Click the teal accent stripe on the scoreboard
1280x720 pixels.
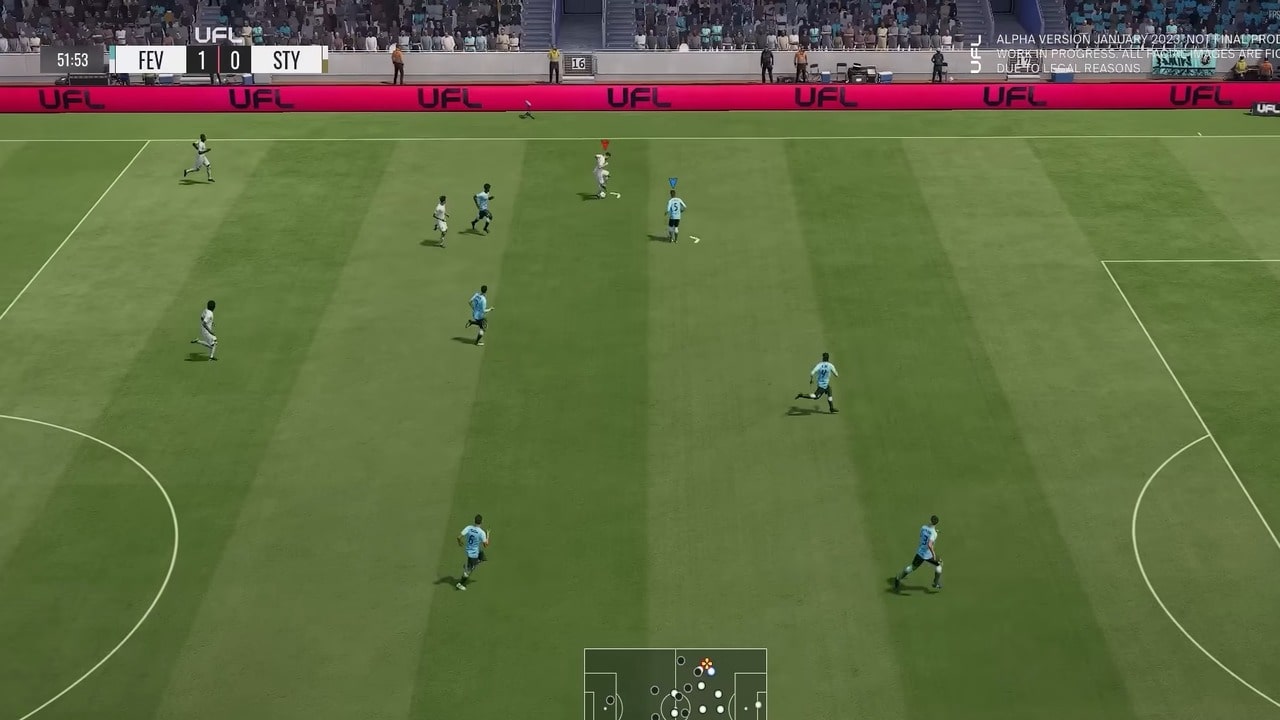112,55
